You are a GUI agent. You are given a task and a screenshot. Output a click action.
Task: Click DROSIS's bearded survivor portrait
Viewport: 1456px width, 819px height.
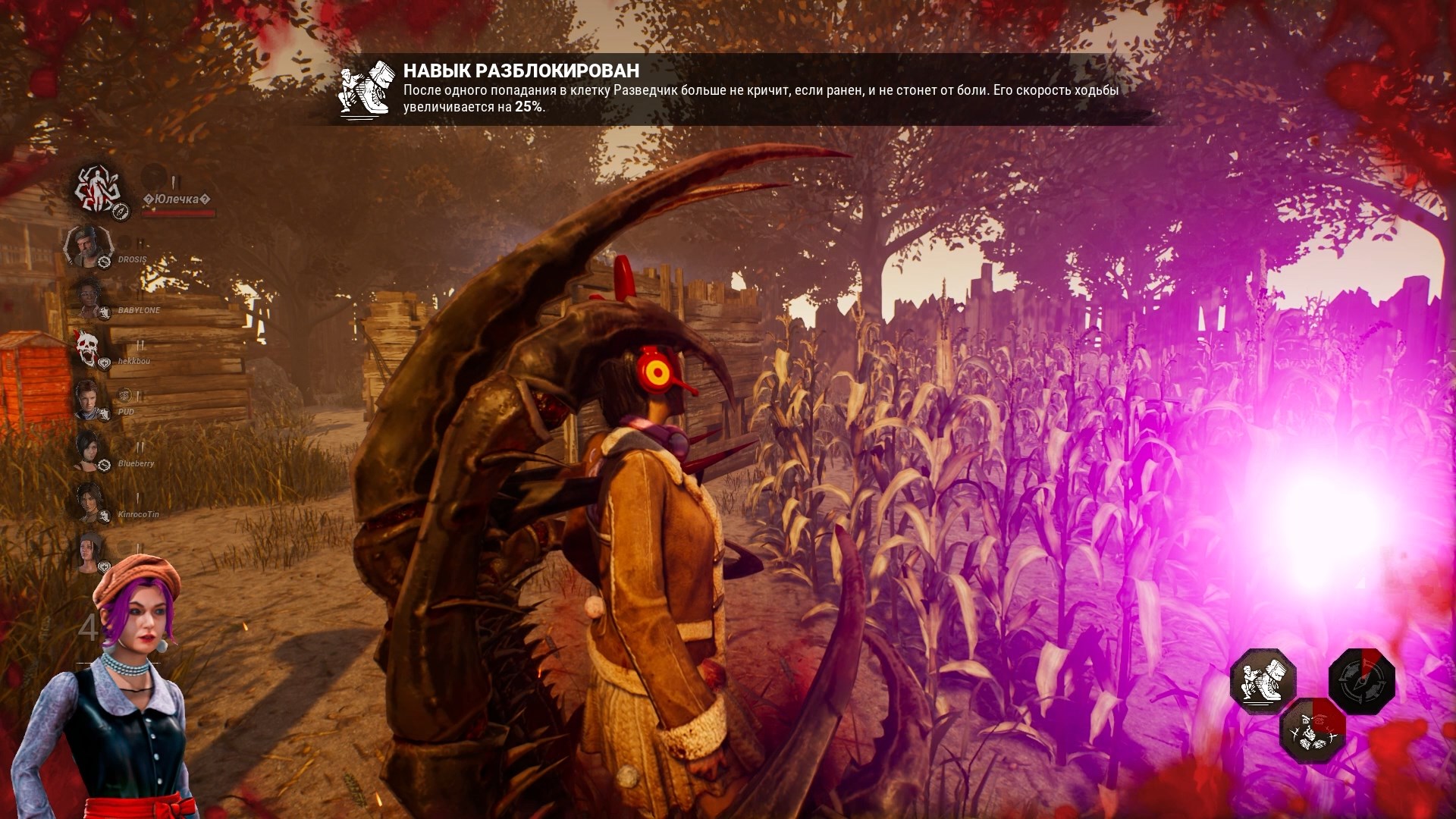[x=88, y=246]
